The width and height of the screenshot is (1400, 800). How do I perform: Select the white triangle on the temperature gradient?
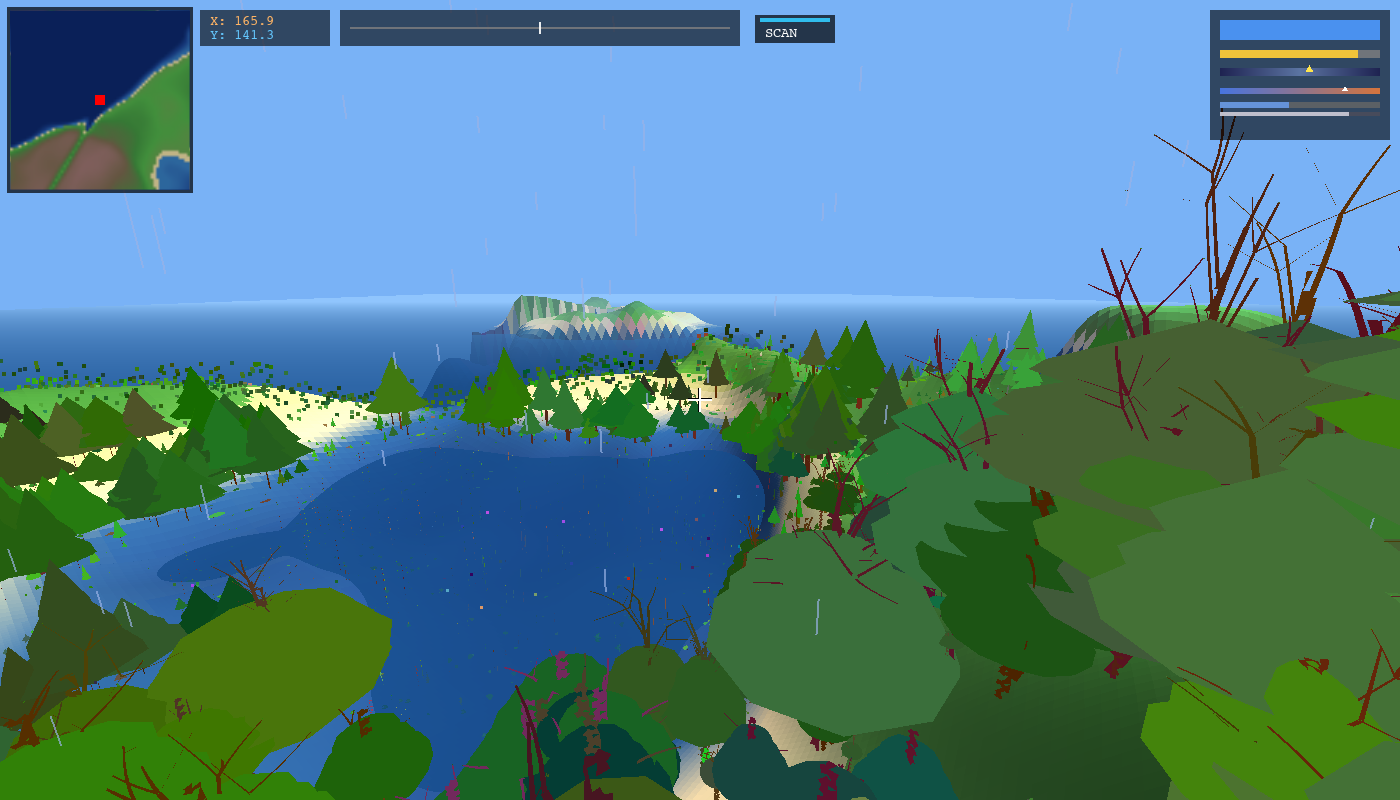point(1345,89)
